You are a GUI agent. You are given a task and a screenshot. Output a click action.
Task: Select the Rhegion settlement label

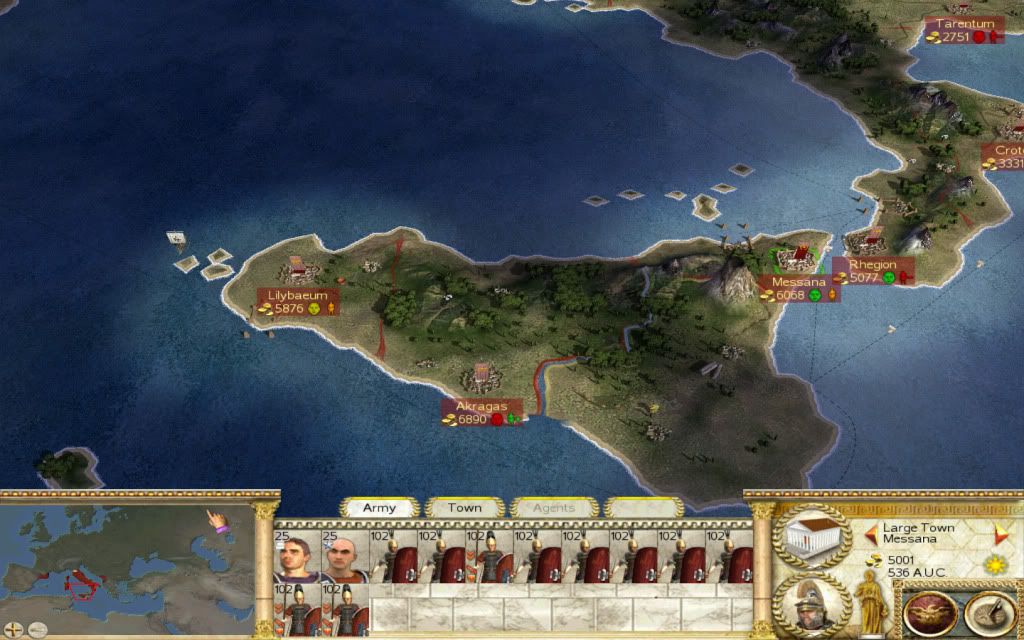pyautogui.click(x=872, y=265)
